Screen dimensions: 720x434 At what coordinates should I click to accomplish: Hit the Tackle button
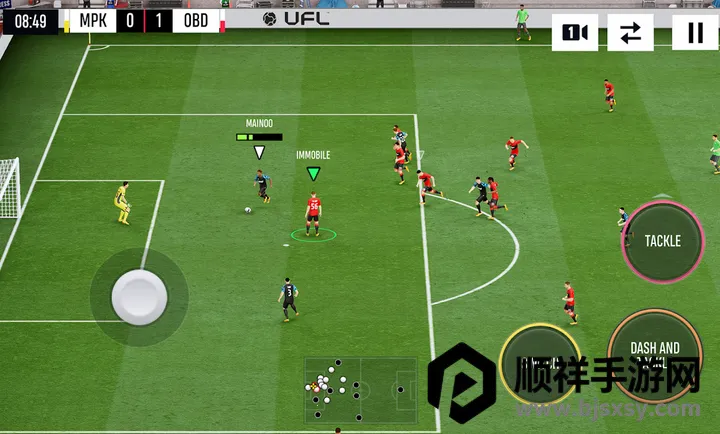pyautogui.click(x=662, y=241)
